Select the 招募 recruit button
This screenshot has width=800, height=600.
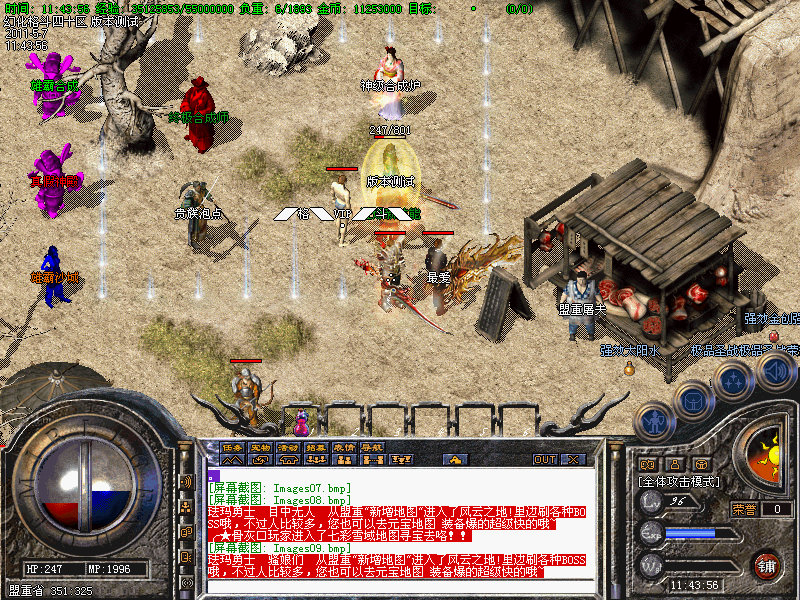(x=316, y=447)
